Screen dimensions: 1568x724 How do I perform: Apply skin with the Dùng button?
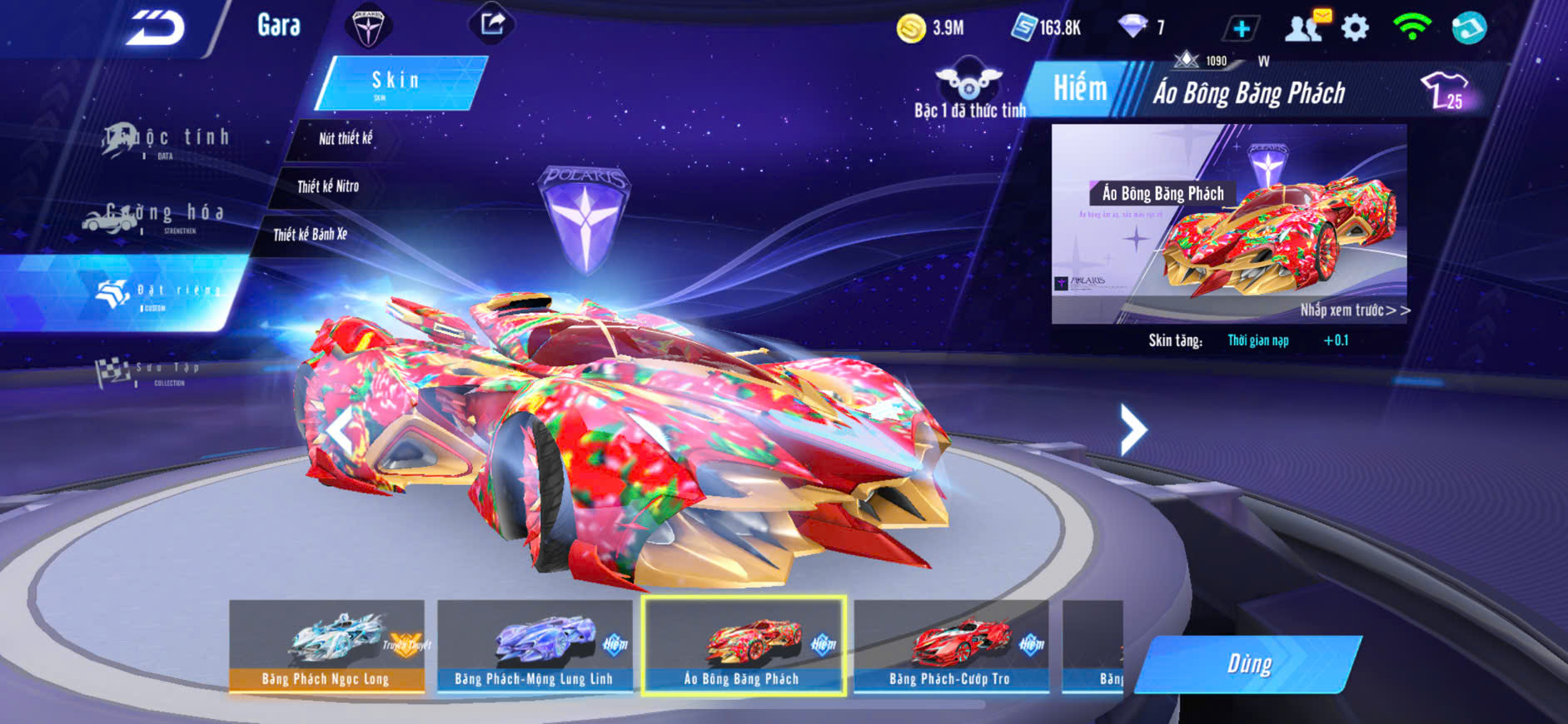tap(1248, 664)
